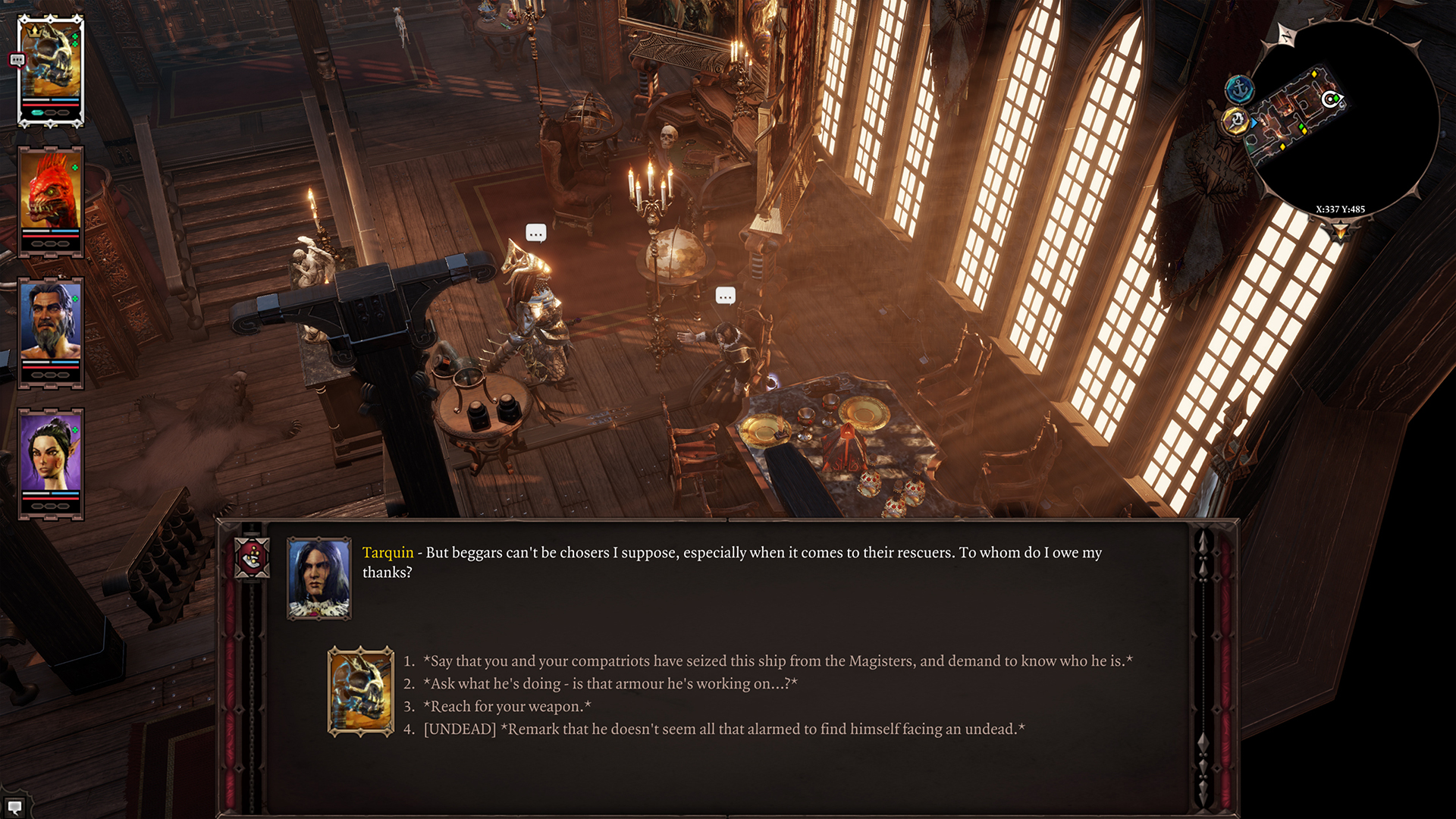The height and width of the screenshot is (819, 1456).
Task: Open the blue anchor icon beside the minimap
Action: tap(1239, 89)
